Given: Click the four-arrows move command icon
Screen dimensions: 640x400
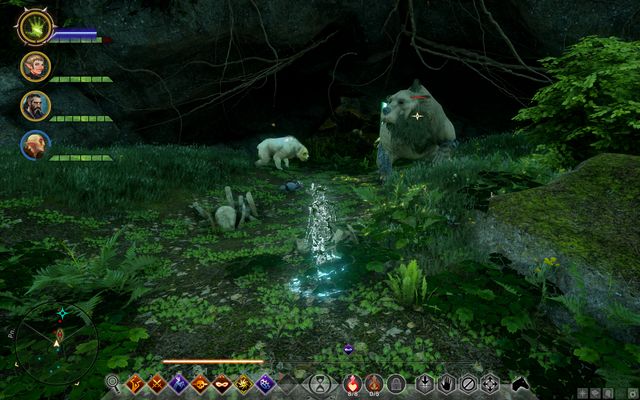Looking at the screenshot, I should [490, 383].
